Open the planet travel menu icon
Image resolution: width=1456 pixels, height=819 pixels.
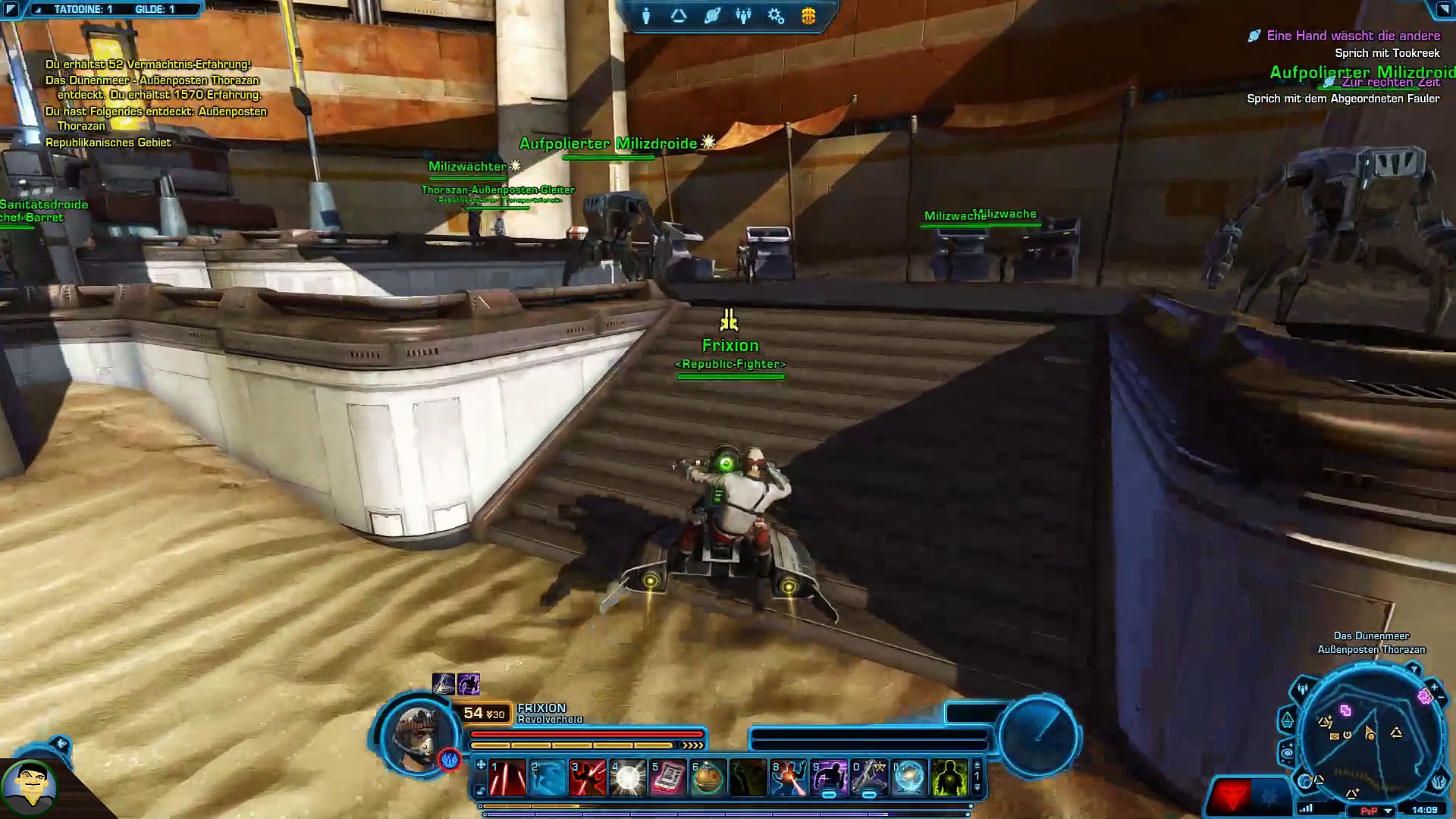click(711, 16)
